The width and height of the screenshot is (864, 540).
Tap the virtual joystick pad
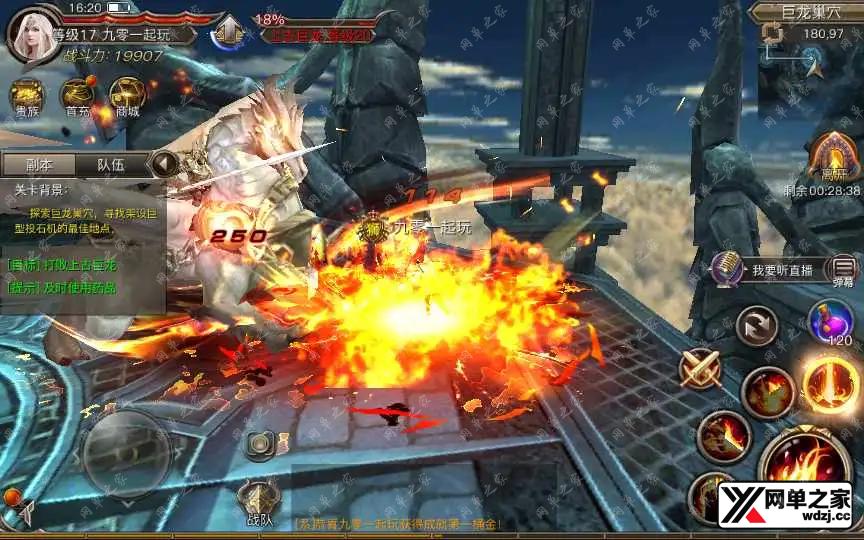click(125, 450)
